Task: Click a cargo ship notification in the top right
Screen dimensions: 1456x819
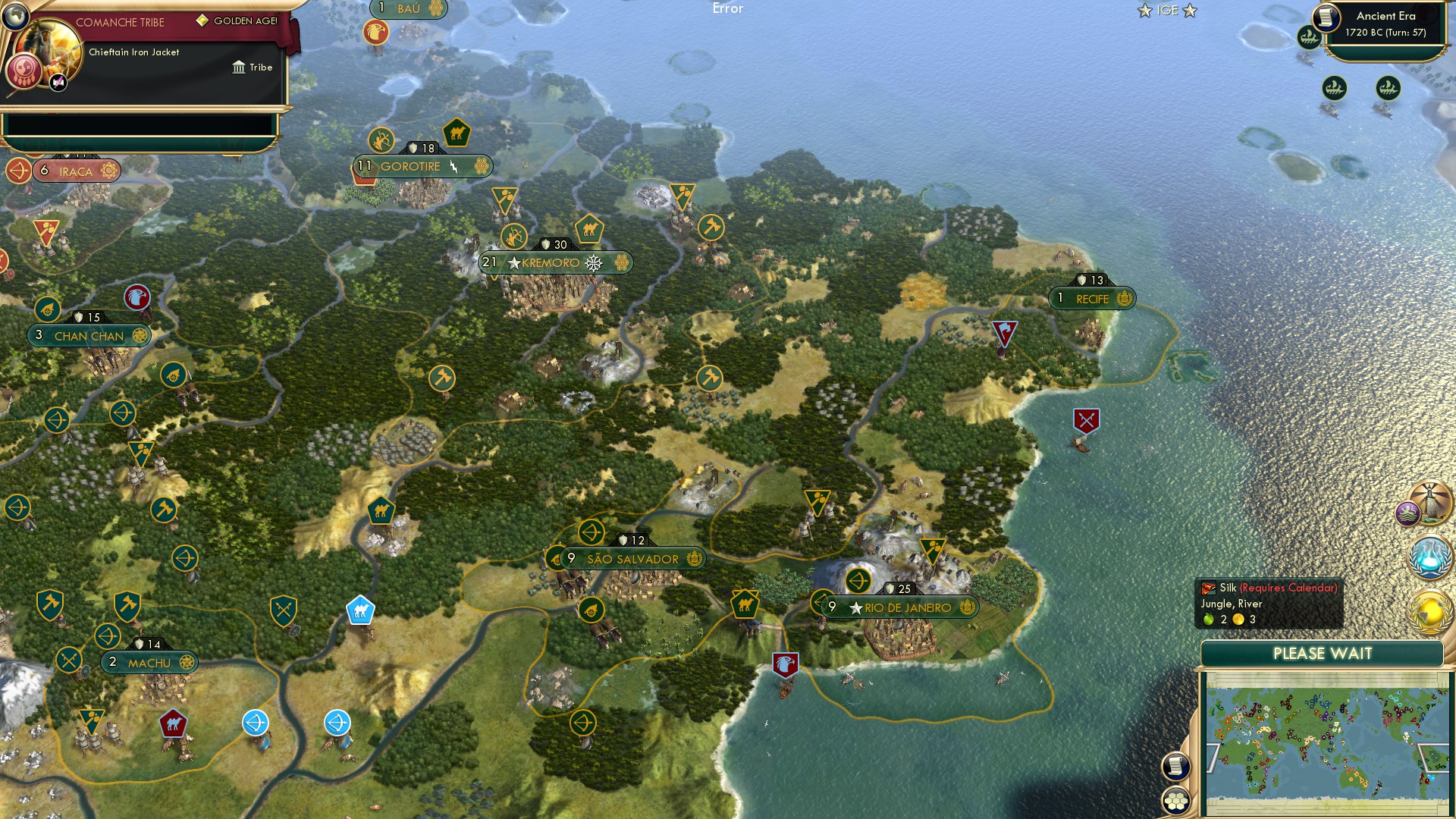Action: click(1308, 36)
